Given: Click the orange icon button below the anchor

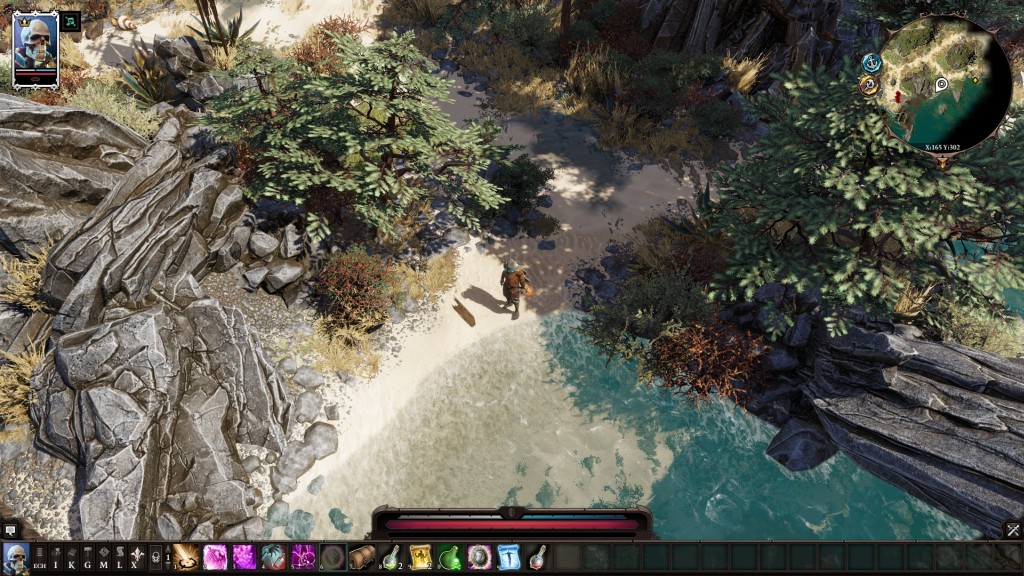Looking at the screenshot, I should click(x=868, y=86).
